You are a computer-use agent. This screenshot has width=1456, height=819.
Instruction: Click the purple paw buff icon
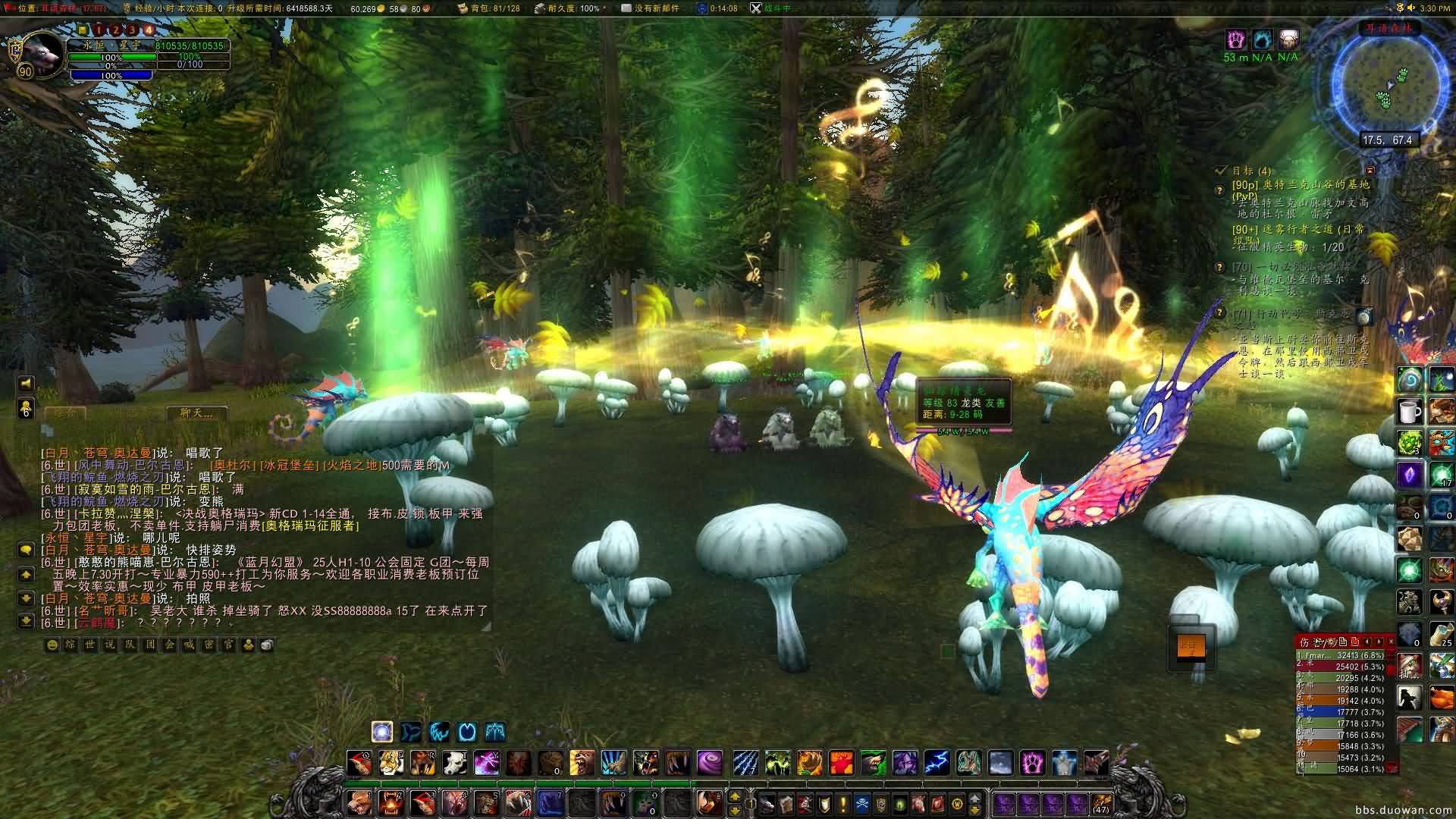(1236, 39)
